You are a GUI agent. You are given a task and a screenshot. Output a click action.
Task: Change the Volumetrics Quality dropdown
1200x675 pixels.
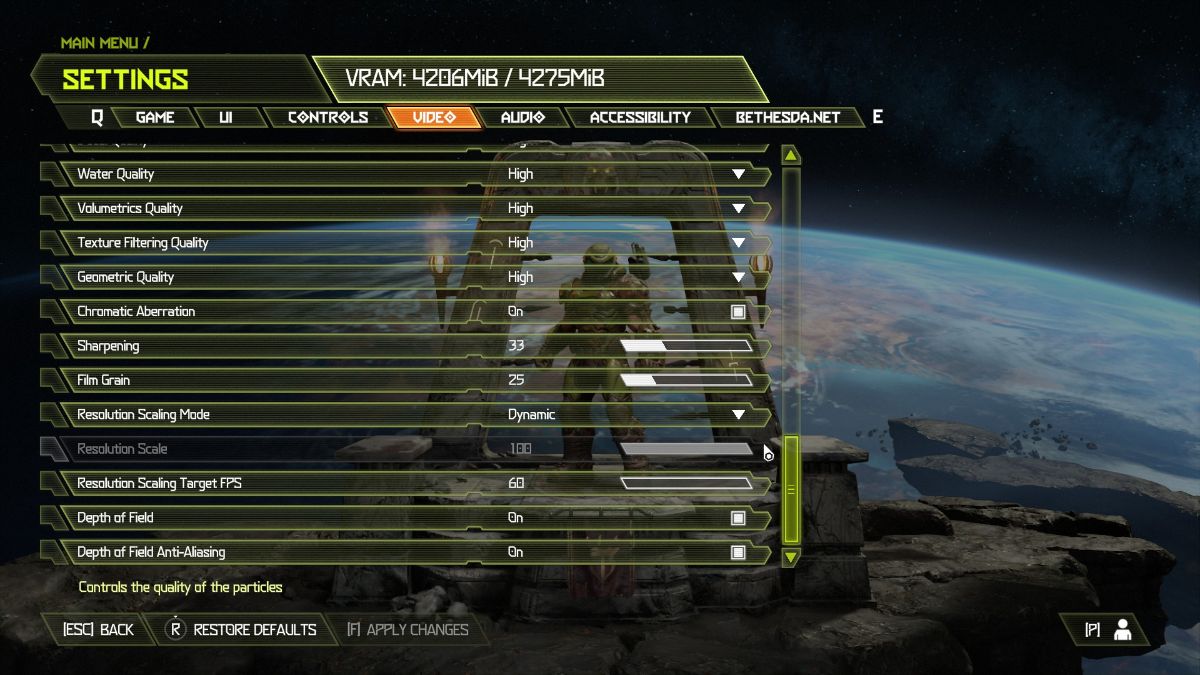(x=738, y=208)
